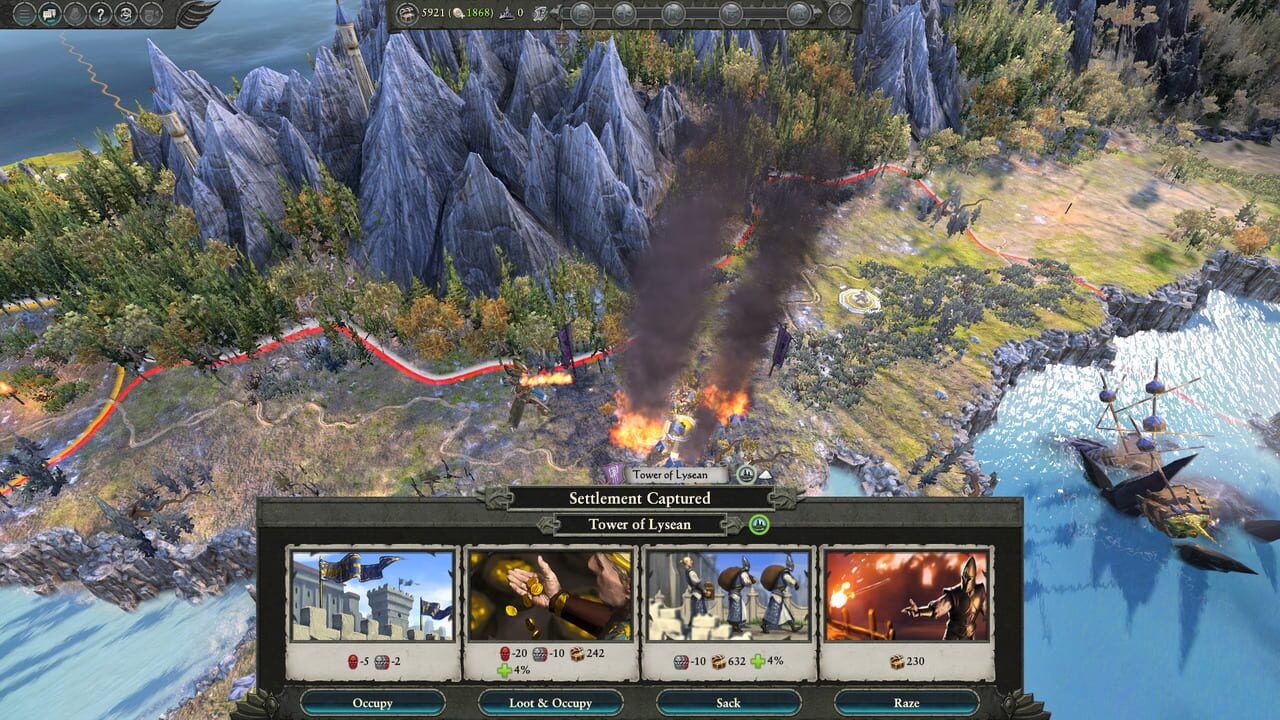Select the Tower of Lysean name plate
The width and height of the screenshot is (1280, 720).
(640, 524)
